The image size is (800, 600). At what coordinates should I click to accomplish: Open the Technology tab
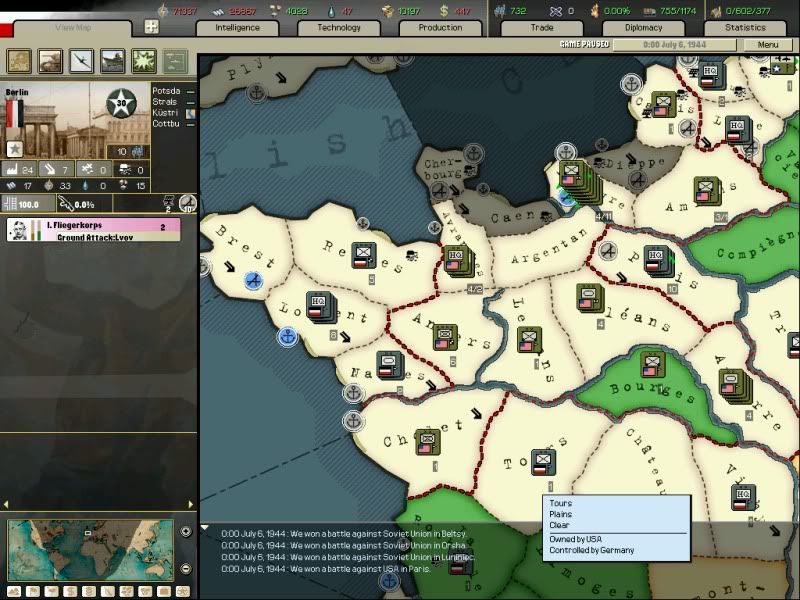(339, 28)
